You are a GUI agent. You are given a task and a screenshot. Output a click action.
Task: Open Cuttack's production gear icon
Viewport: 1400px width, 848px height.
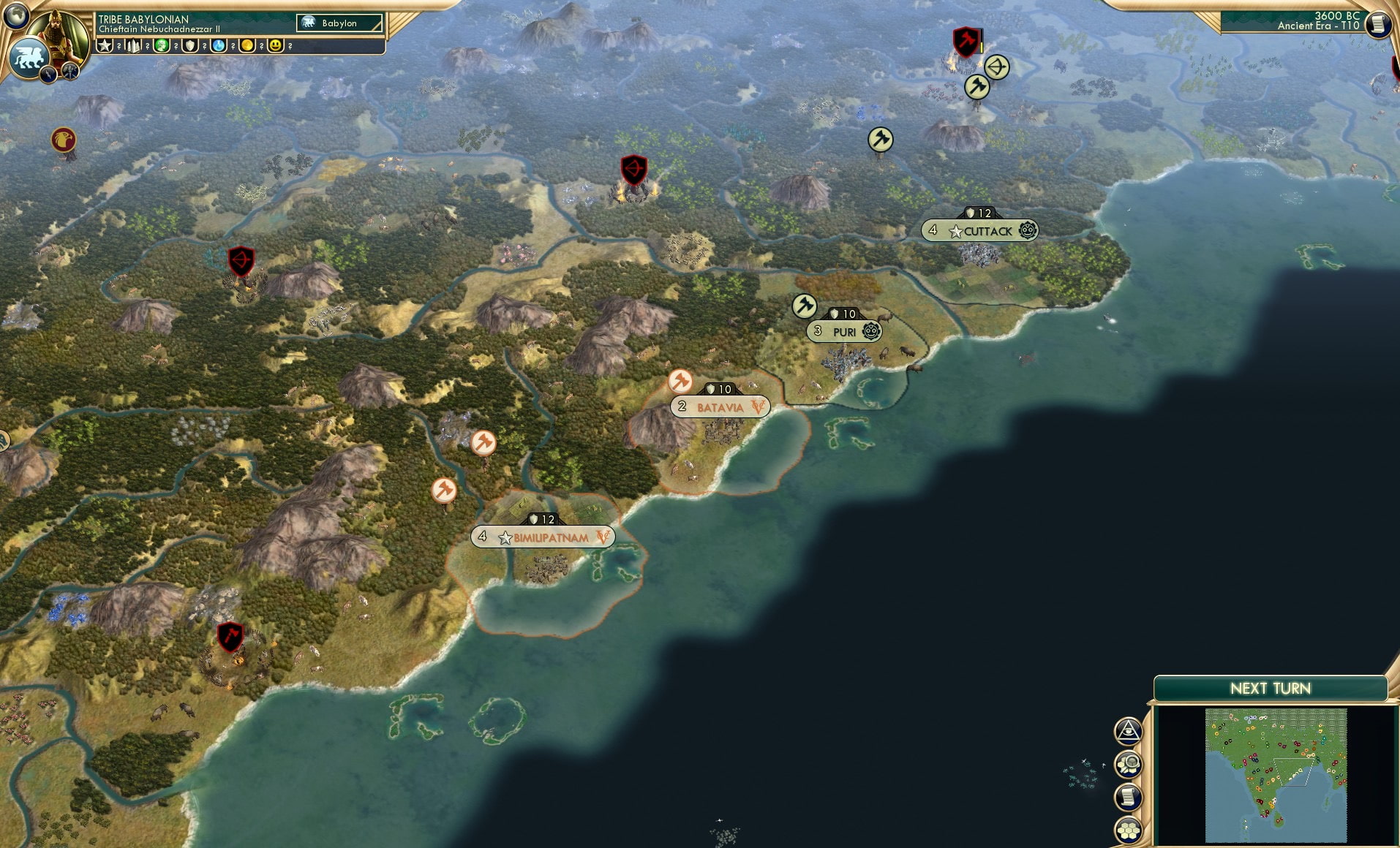tap(1027, 230)
